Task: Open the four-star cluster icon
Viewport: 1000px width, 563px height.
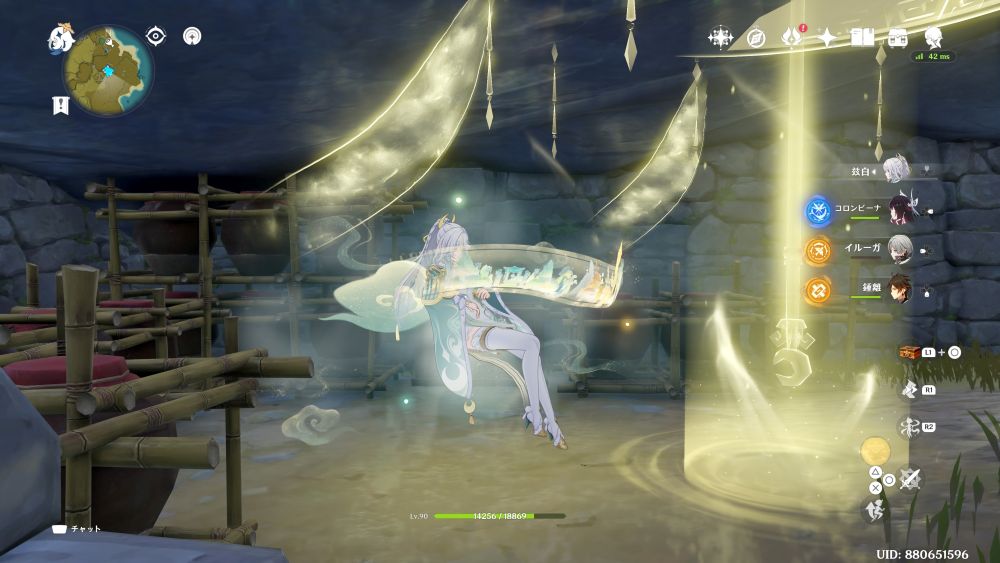Action: click(x=720, y=38)
